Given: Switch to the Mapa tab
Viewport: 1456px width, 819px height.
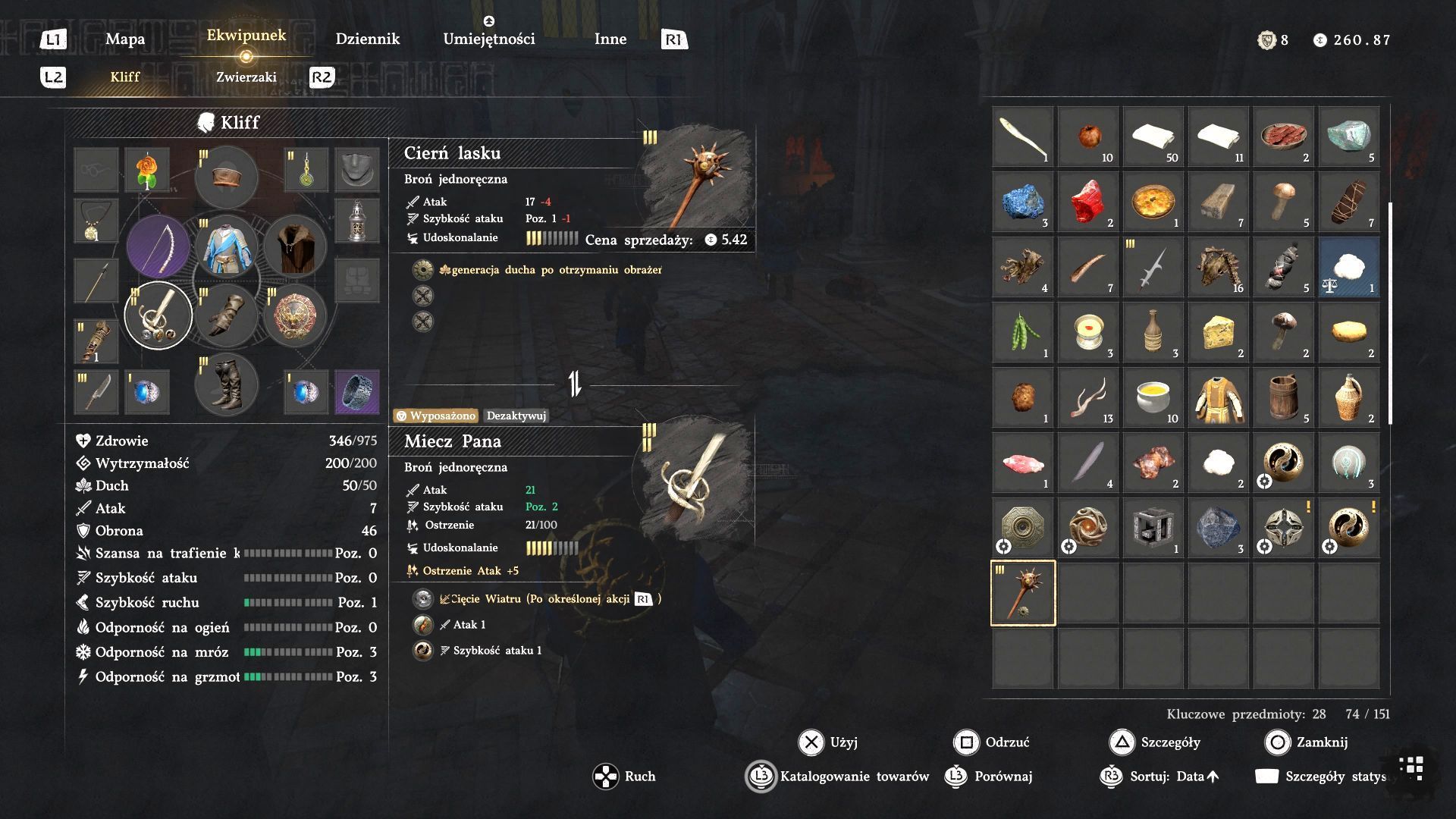Looking at the screenshot, I should pos(125,39).
